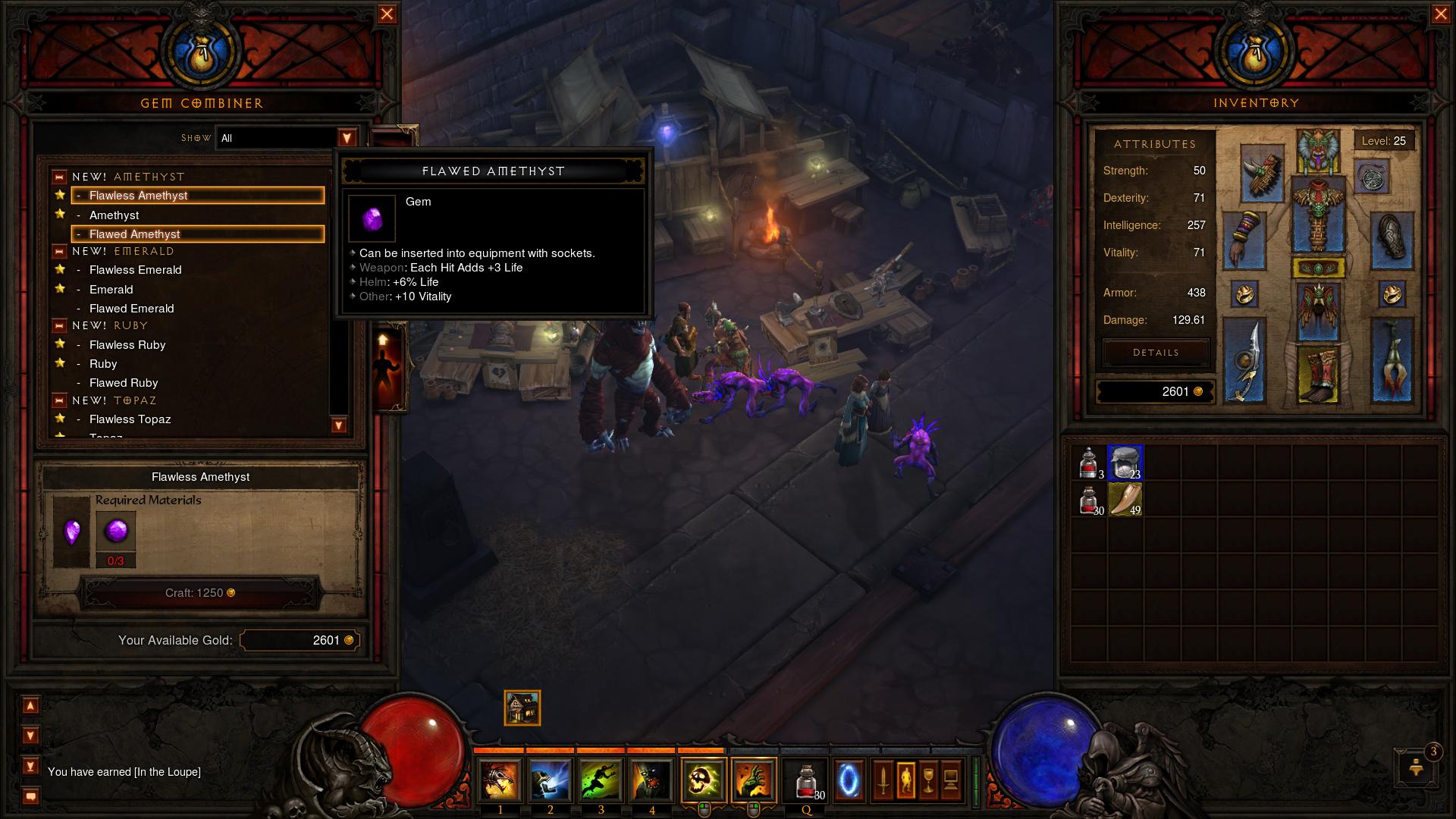Viewport: 1456px width, 819px height.
Task: Select the Flawless Topaz recipe
Action: pos(130,419)
